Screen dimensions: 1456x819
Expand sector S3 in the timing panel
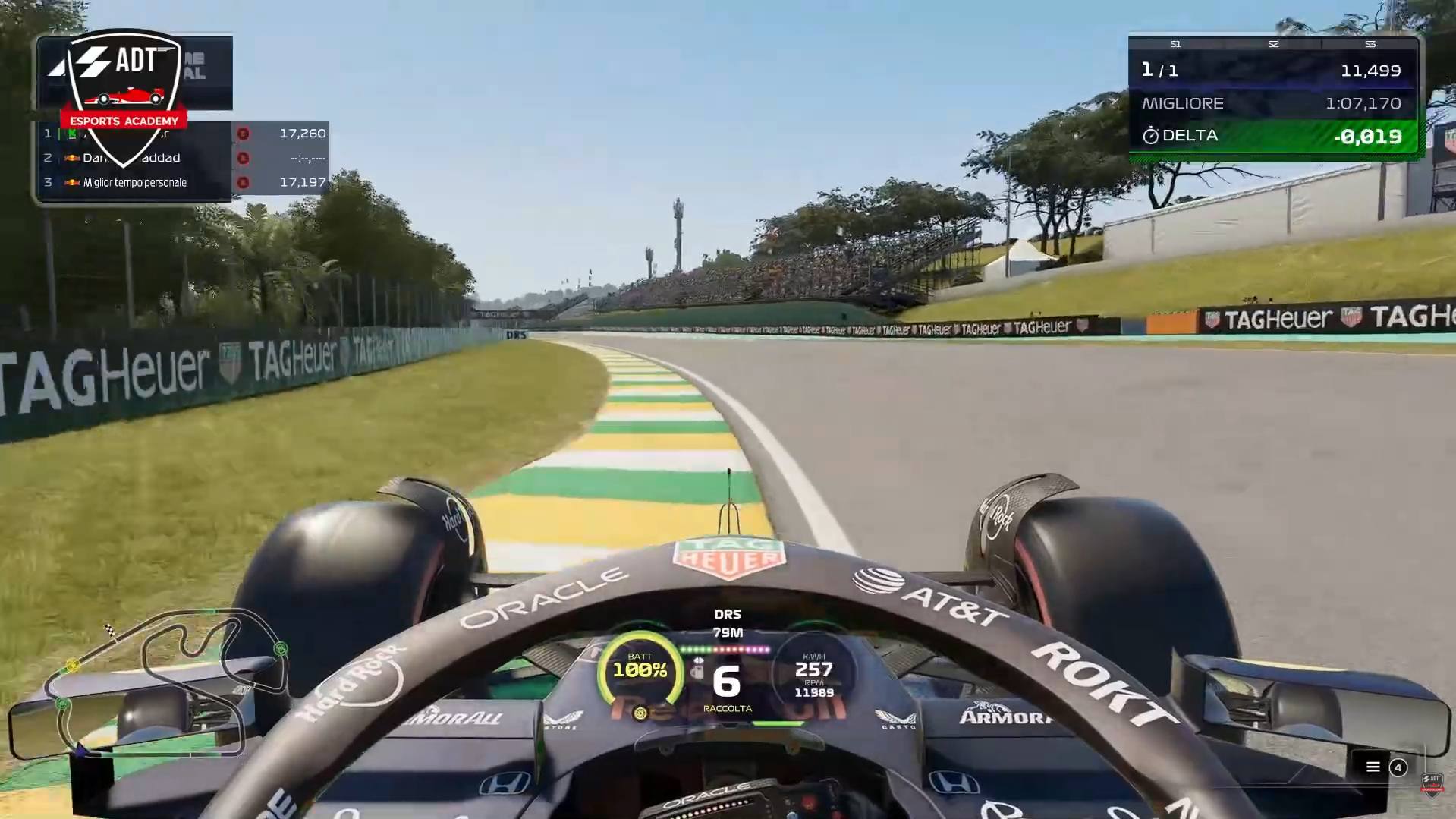pyautogui.click(x=1370, y=44)
